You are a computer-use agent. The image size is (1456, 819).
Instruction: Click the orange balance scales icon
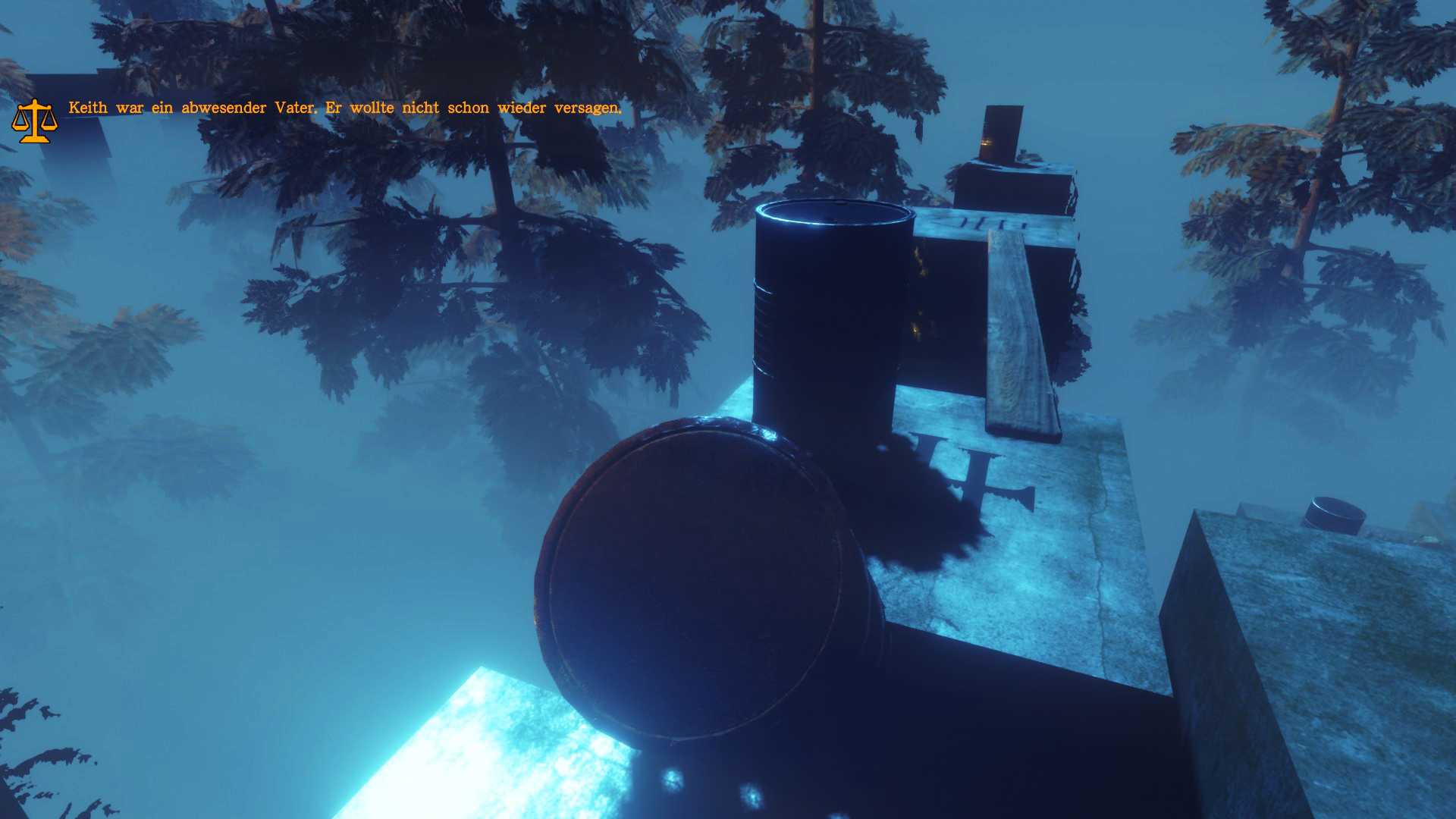(34, 121)
